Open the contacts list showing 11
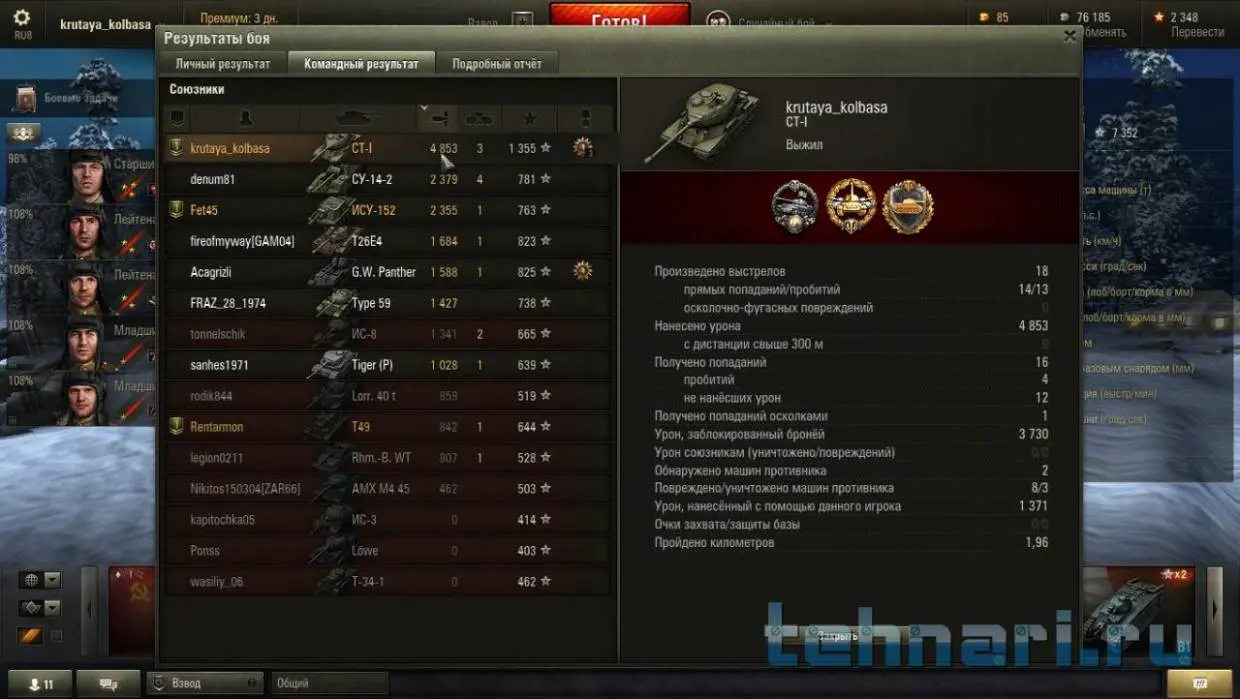The width and height of the screenshot is (1240, 699). [41, 684]
